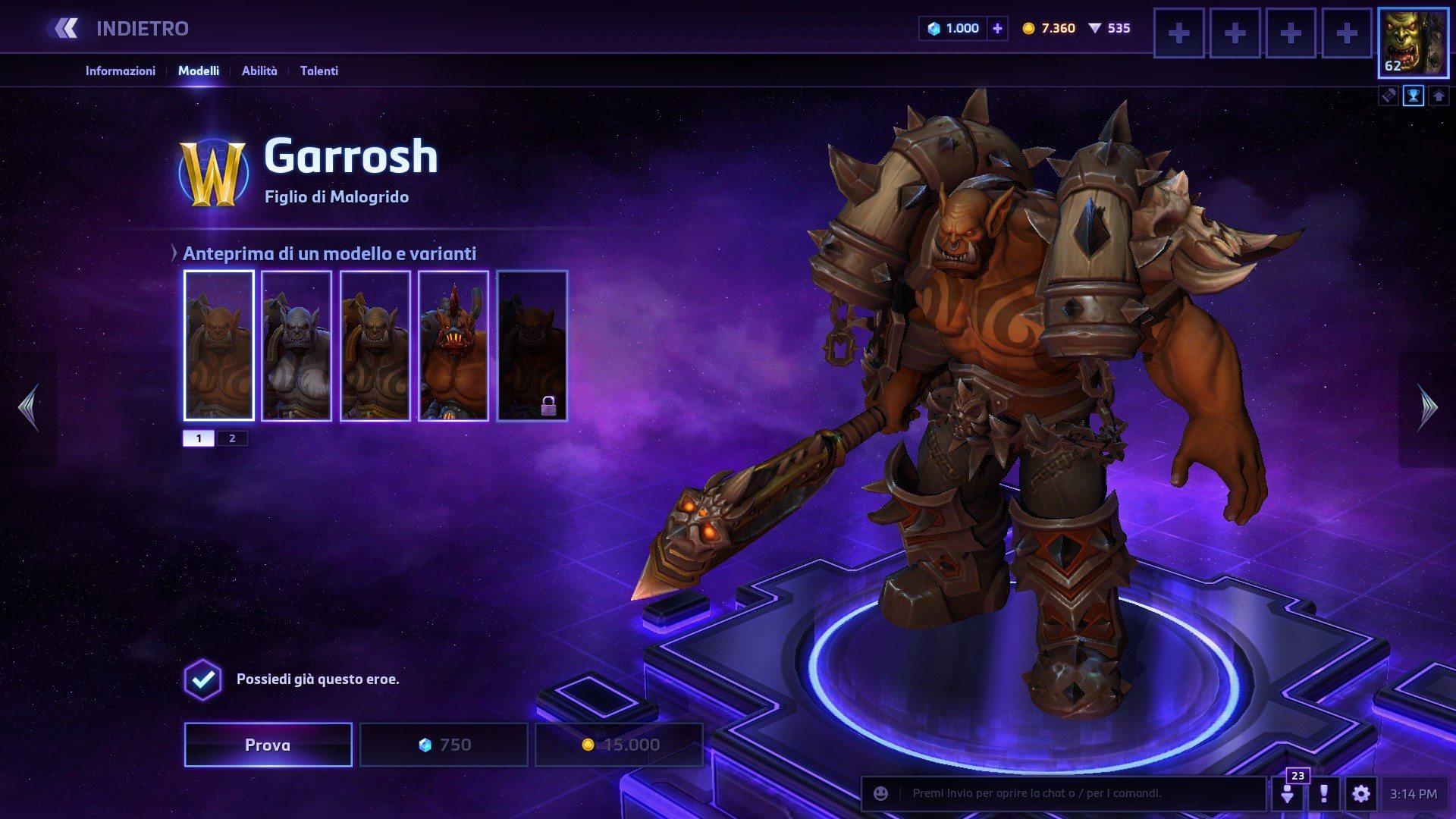1456x819 pixels.
Task: Select the locked dark Garrosh skin
Action: pos(532,345)
